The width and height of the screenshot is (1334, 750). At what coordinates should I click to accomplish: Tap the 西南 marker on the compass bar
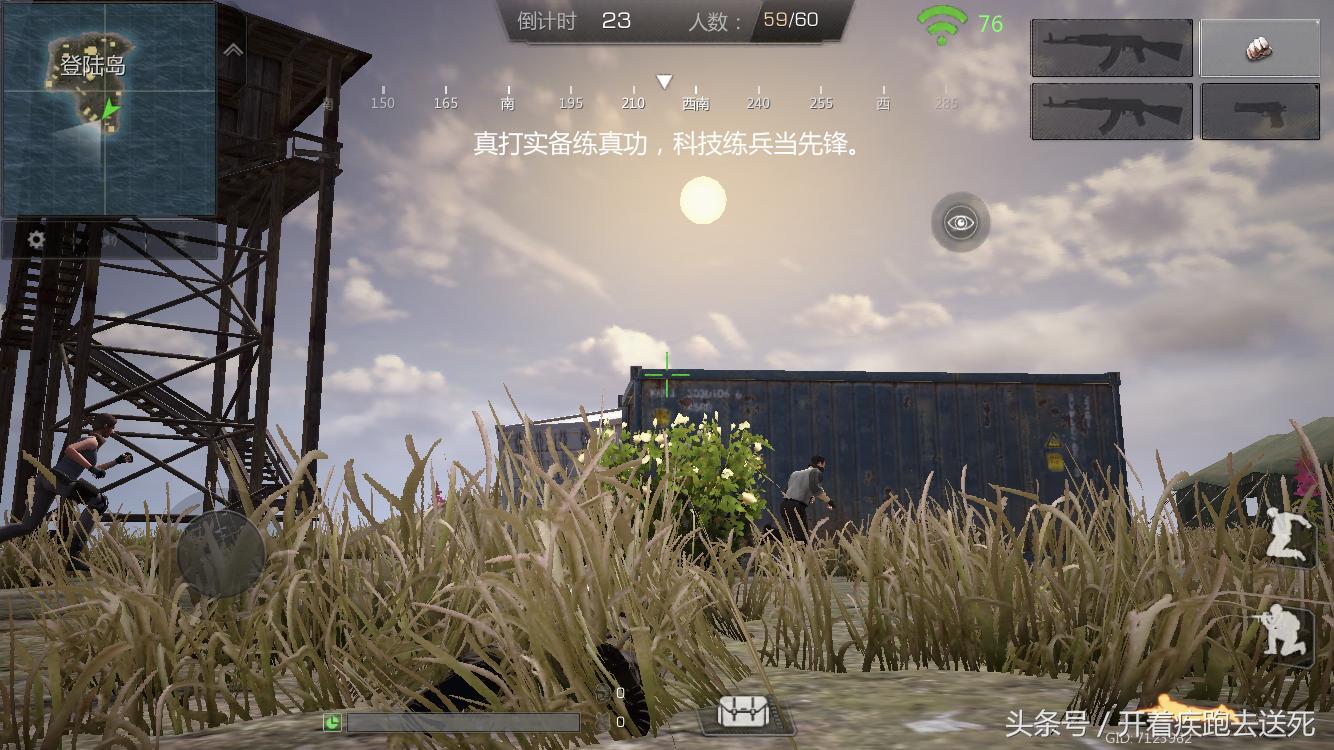[694, 102]
